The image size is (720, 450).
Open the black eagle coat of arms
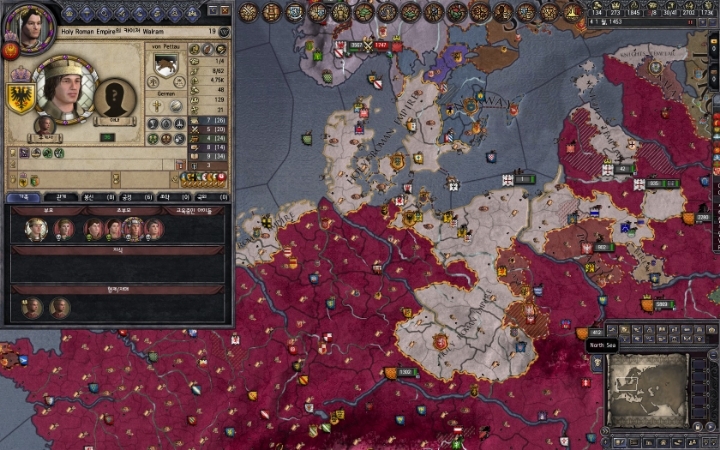pos(20,97)
